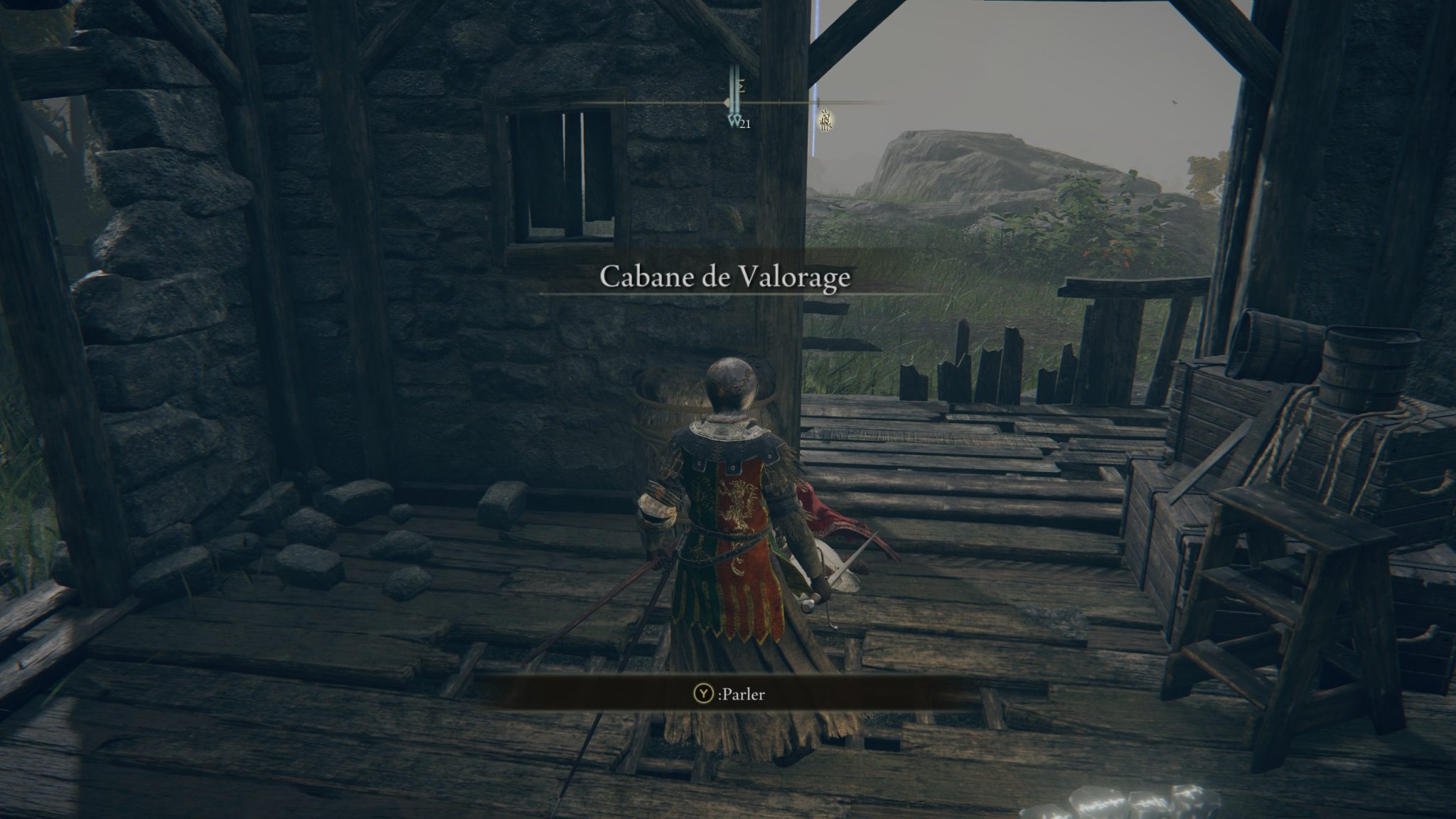Click the number 21 under the compass marker

click(746, 125)
